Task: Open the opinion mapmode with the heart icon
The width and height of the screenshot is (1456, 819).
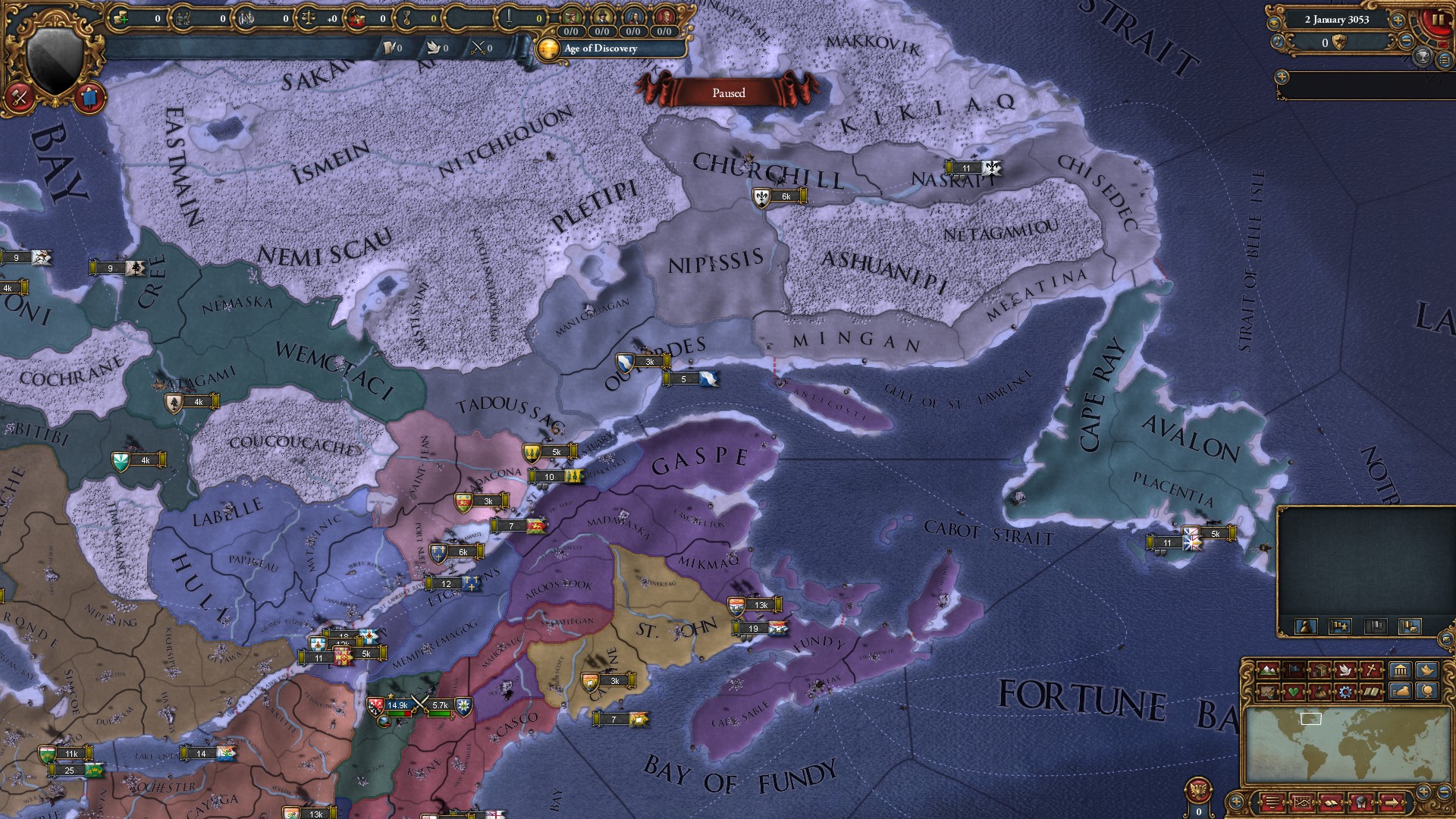Action: [1294, 692]
